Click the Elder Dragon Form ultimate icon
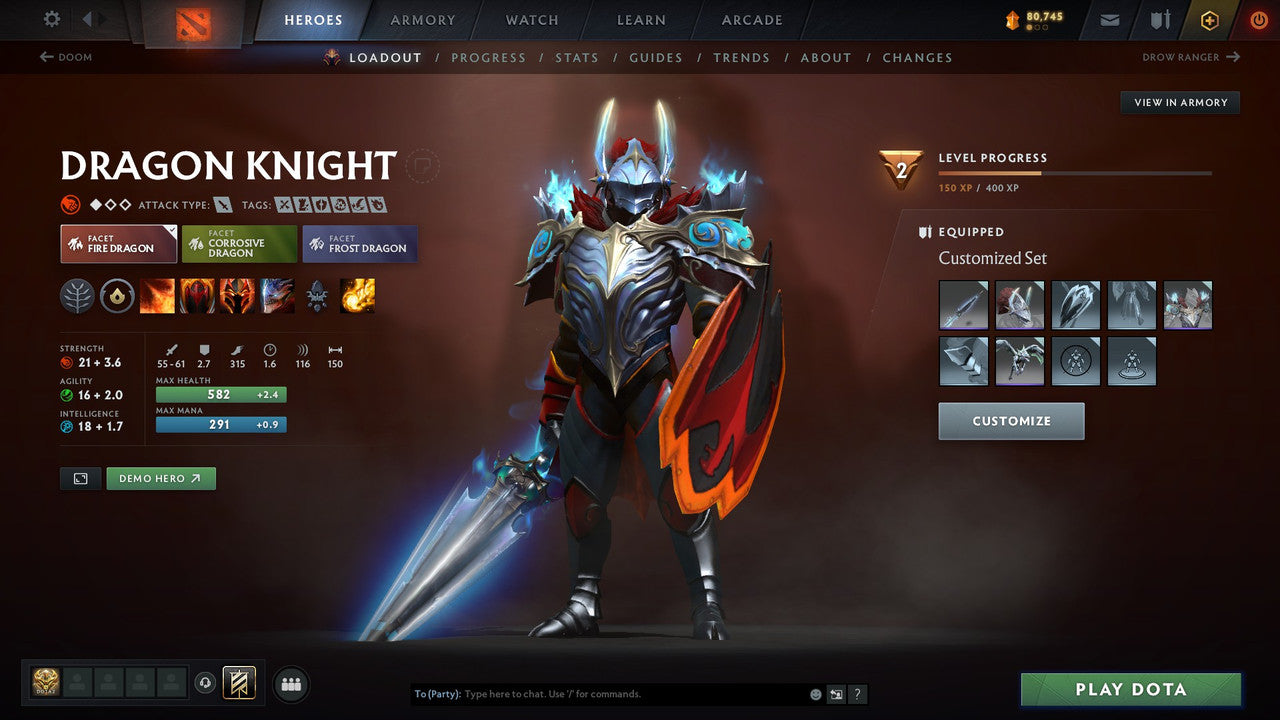Screen dimensions: 1280x720 coord(277,296)
